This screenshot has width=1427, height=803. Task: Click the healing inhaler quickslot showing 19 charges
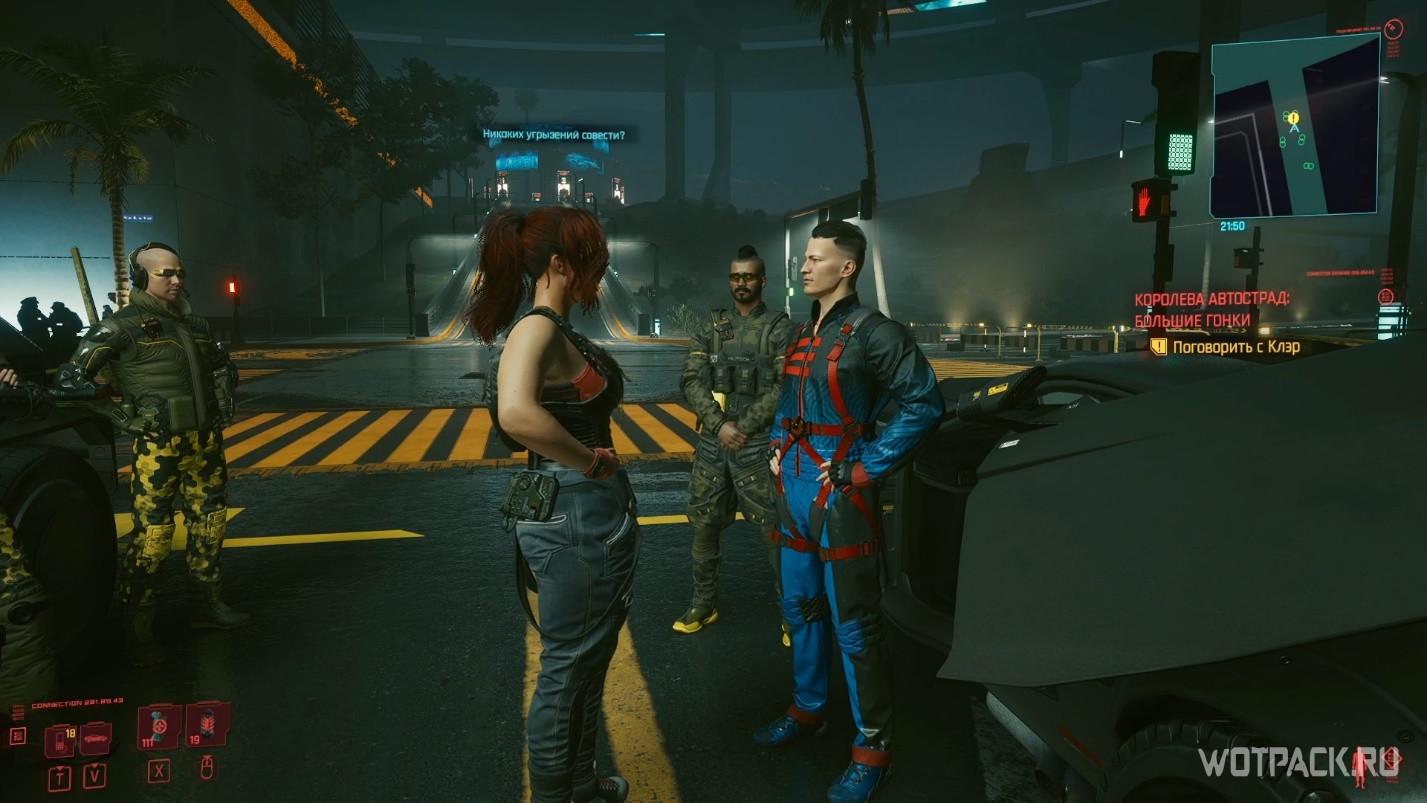point(208,729)
